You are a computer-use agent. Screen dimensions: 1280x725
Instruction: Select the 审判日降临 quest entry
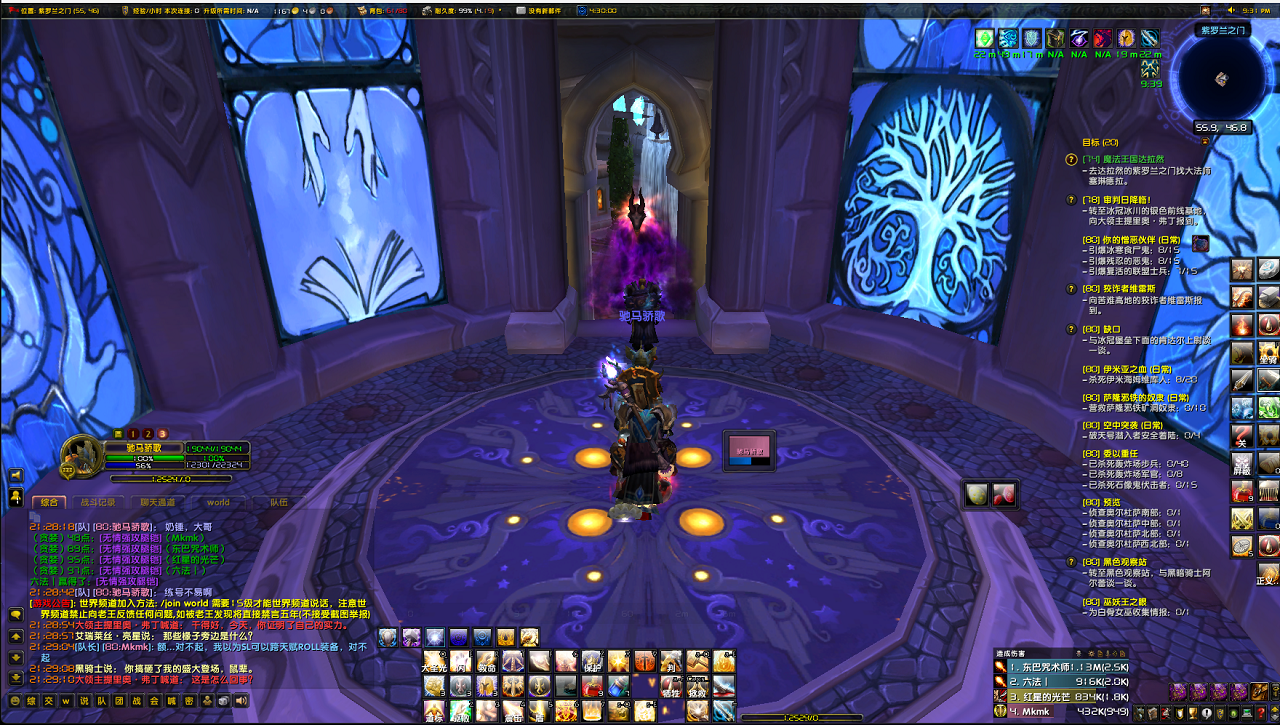[x=1121, y=199]
